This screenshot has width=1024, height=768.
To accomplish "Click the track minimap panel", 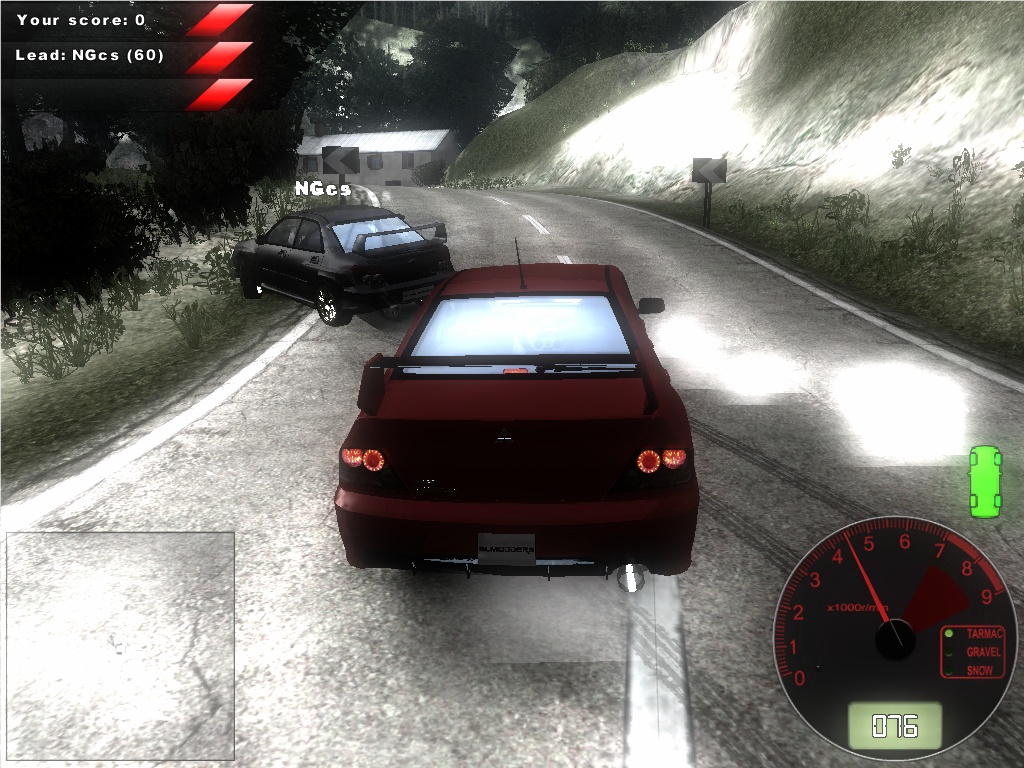I will click(x=120, y=645).
